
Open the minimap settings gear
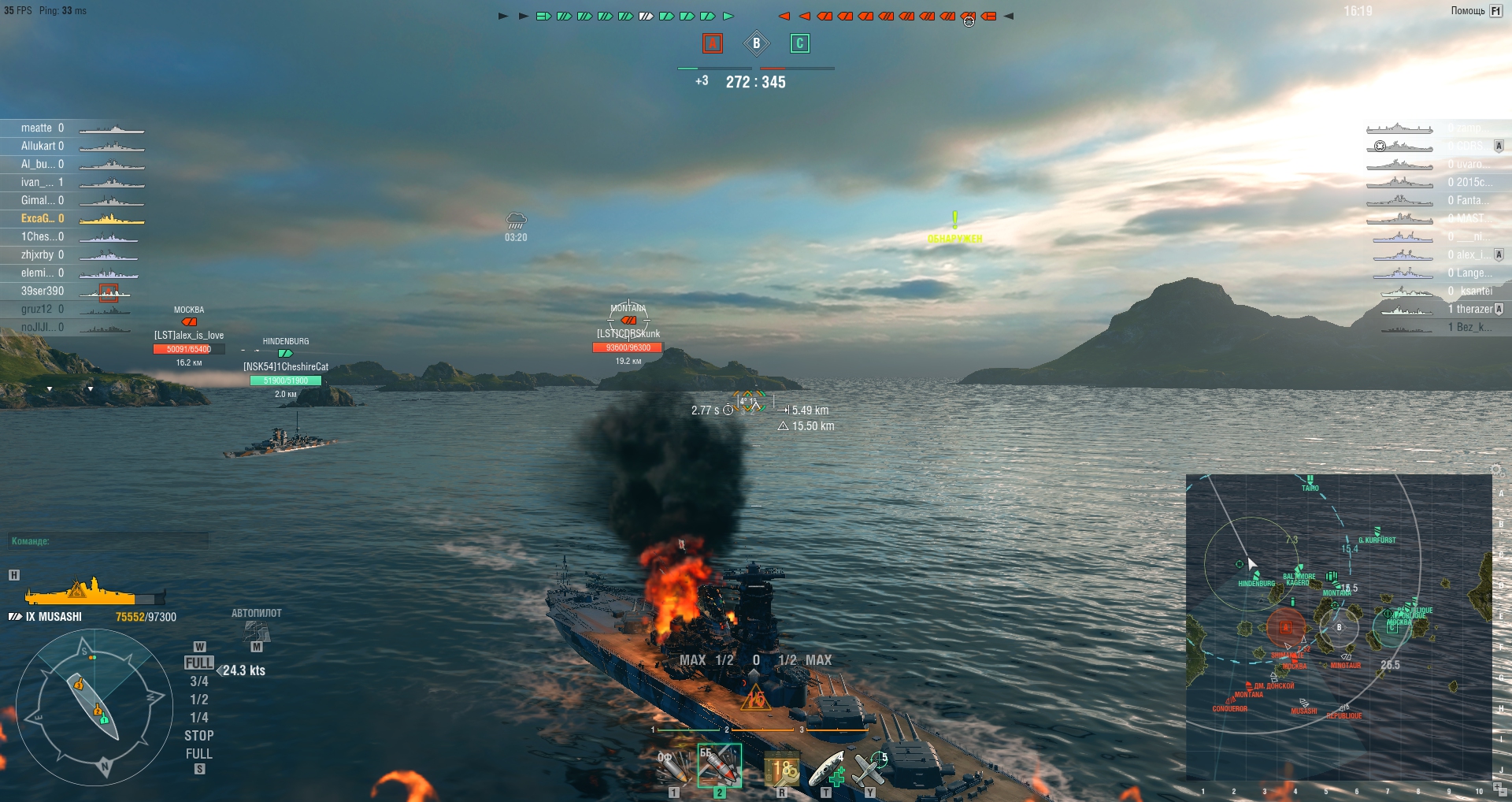click(x=1496, y=470)
